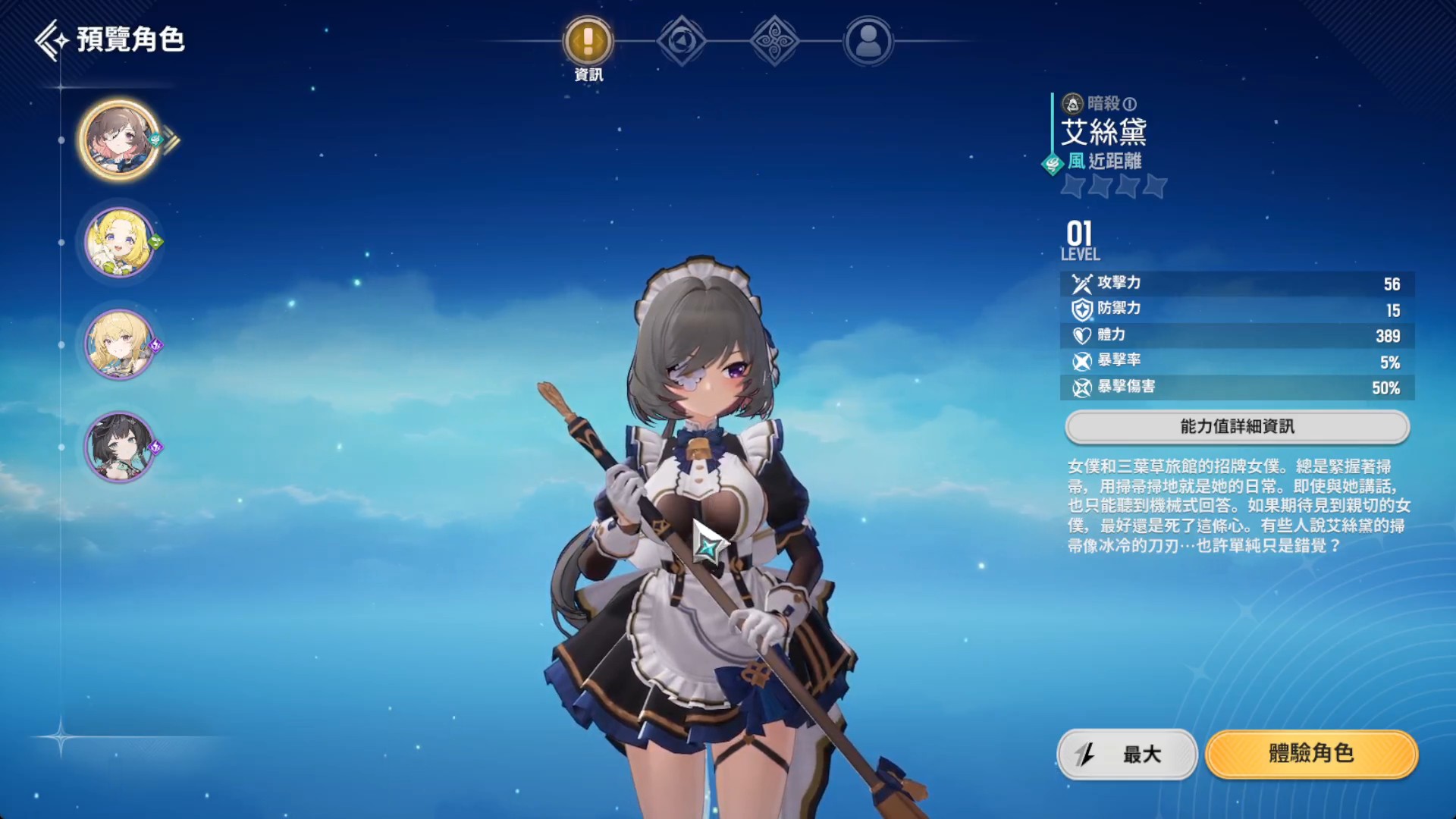Select the wind swirl diamond icon
Screen dimensions: 1456x819
click(x=774, y=43)
